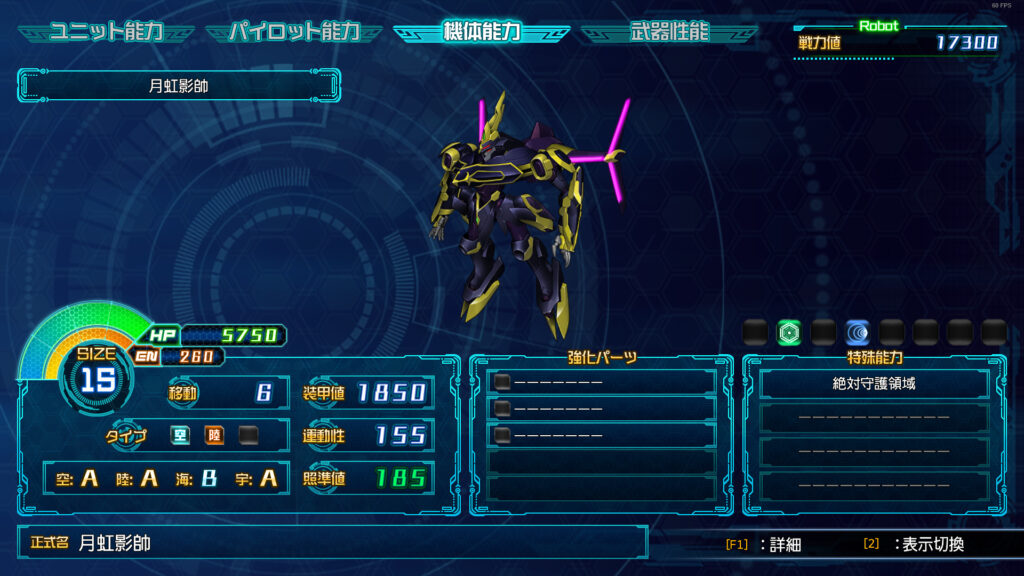Screen dimensions: 1024x576
Task: Select the 陸 unit type icon
Action: point(214,435)
